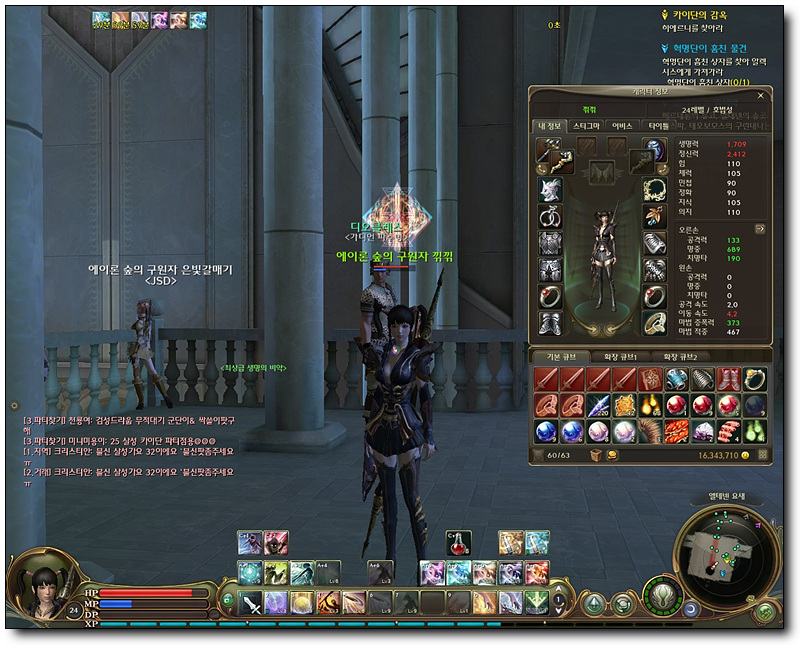Select the spellbook item in inventory
Viewport: 800px width, 645px height.
click(651, 380)
